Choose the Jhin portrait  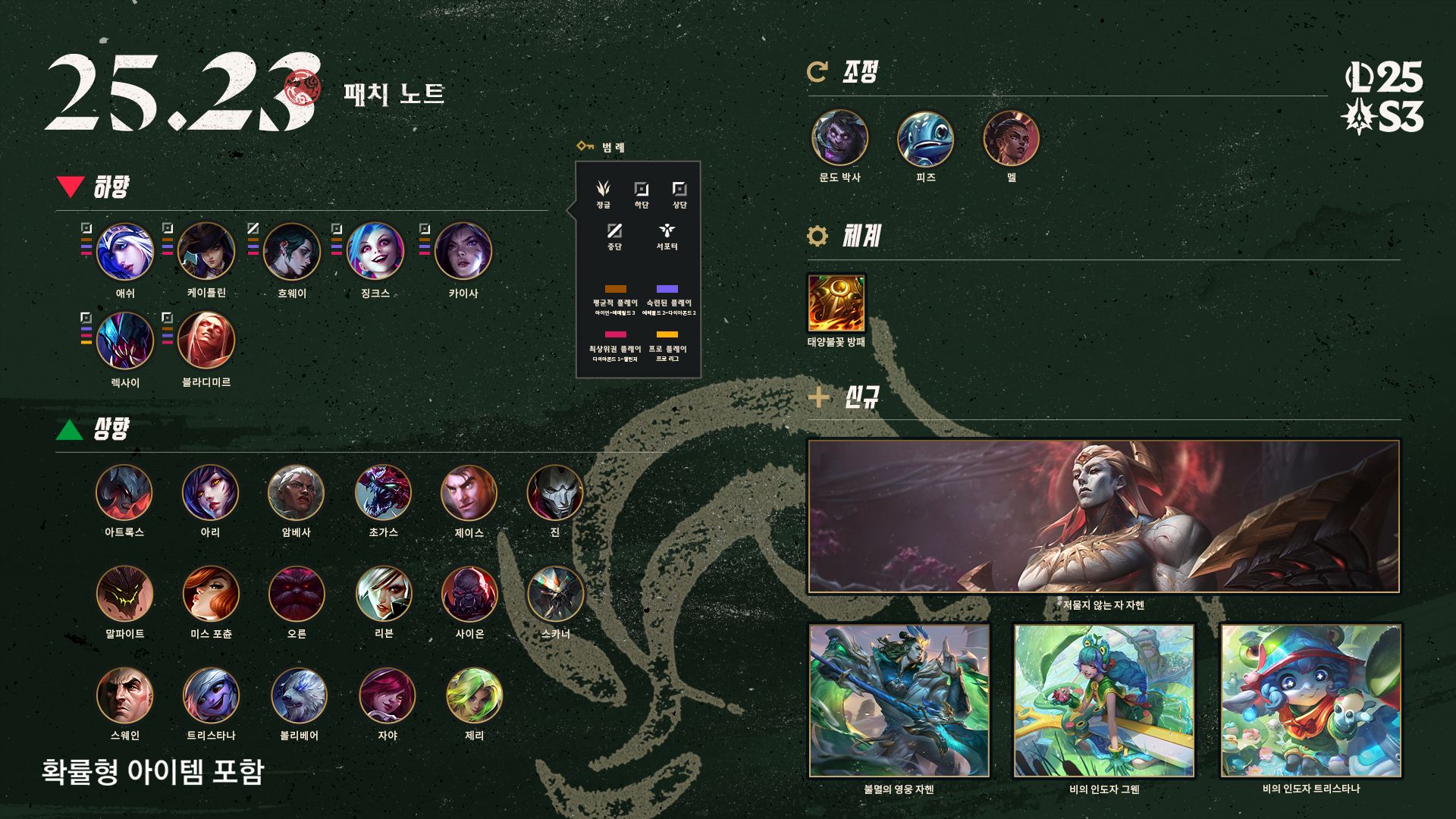(x=555, y=493)
